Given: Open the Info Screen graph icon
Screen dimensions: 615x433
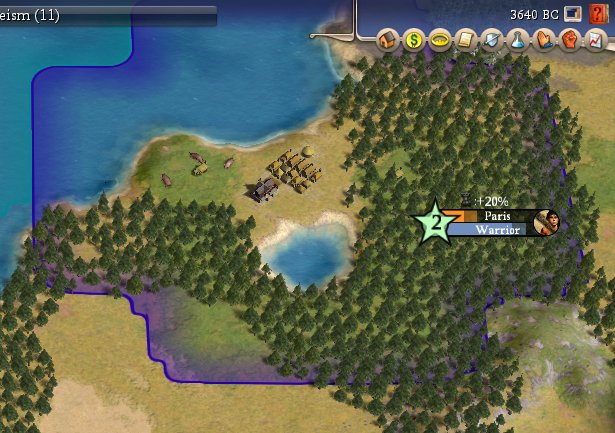Looking at the screenshot, I should [x=593, y=41].
